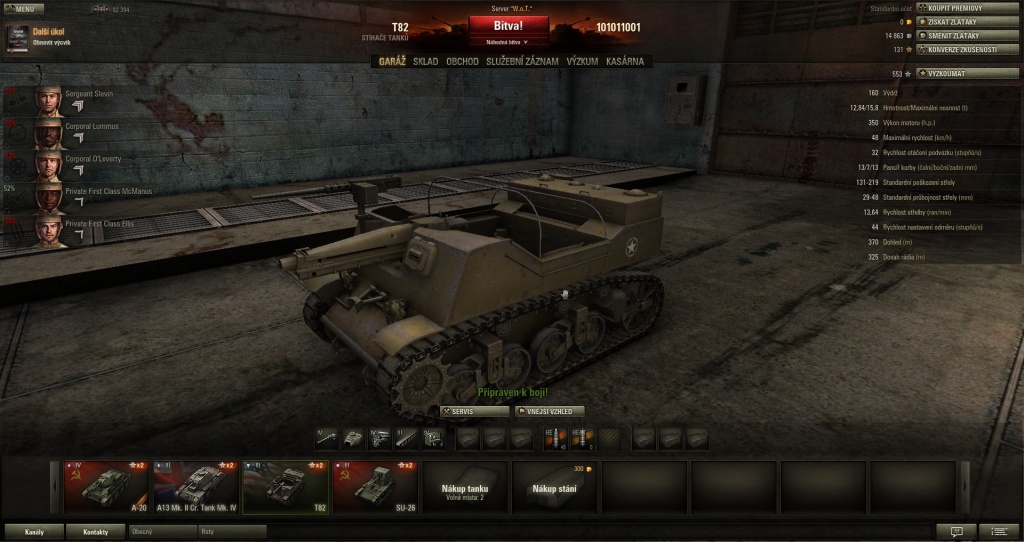Screen dimensions: 1024x542
Task: Open Vnější vzhled customization
Action: pos(549,411)
